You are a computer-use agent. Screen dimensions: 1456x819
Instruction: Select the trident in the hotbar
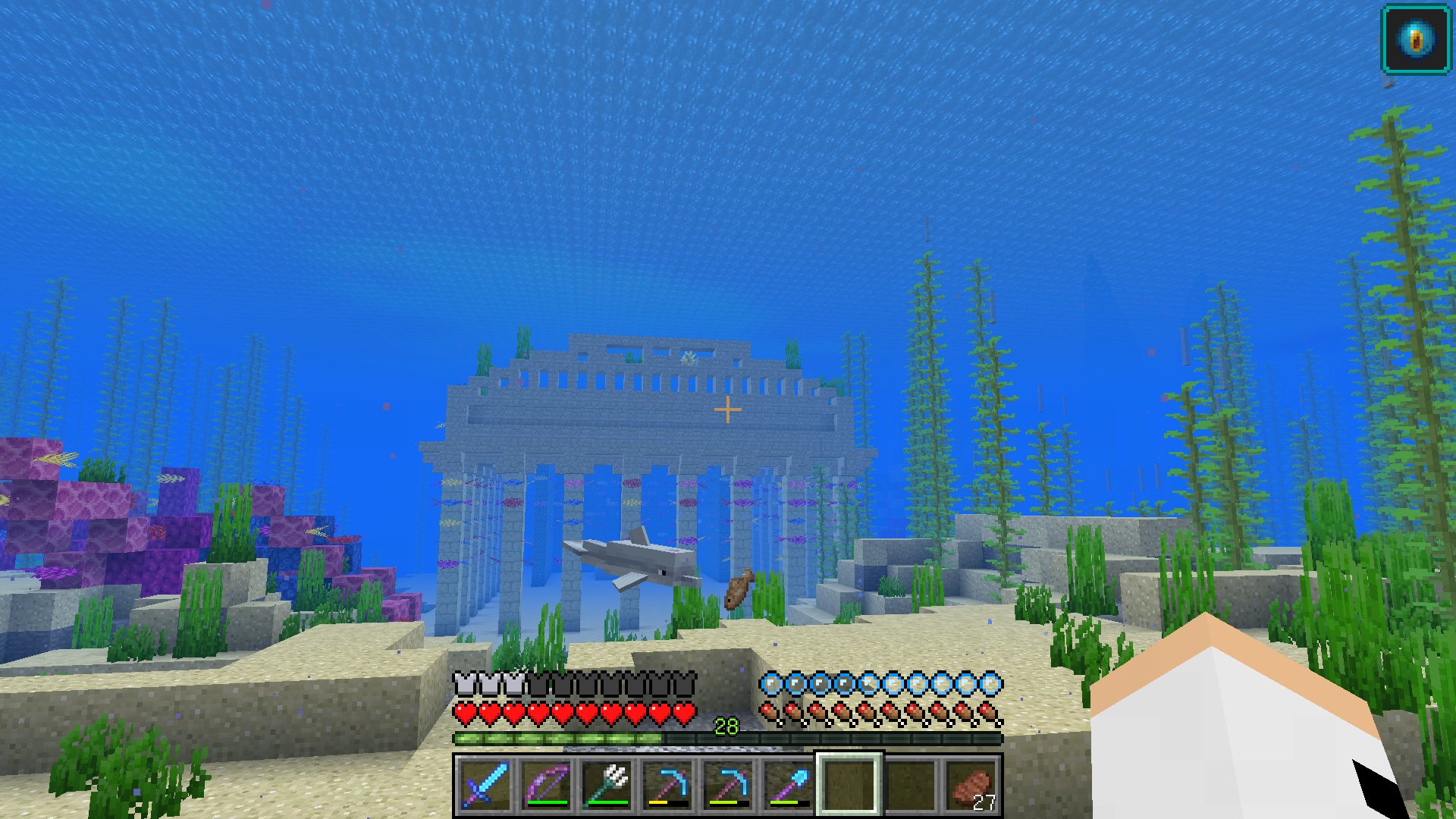click(605, 785)
